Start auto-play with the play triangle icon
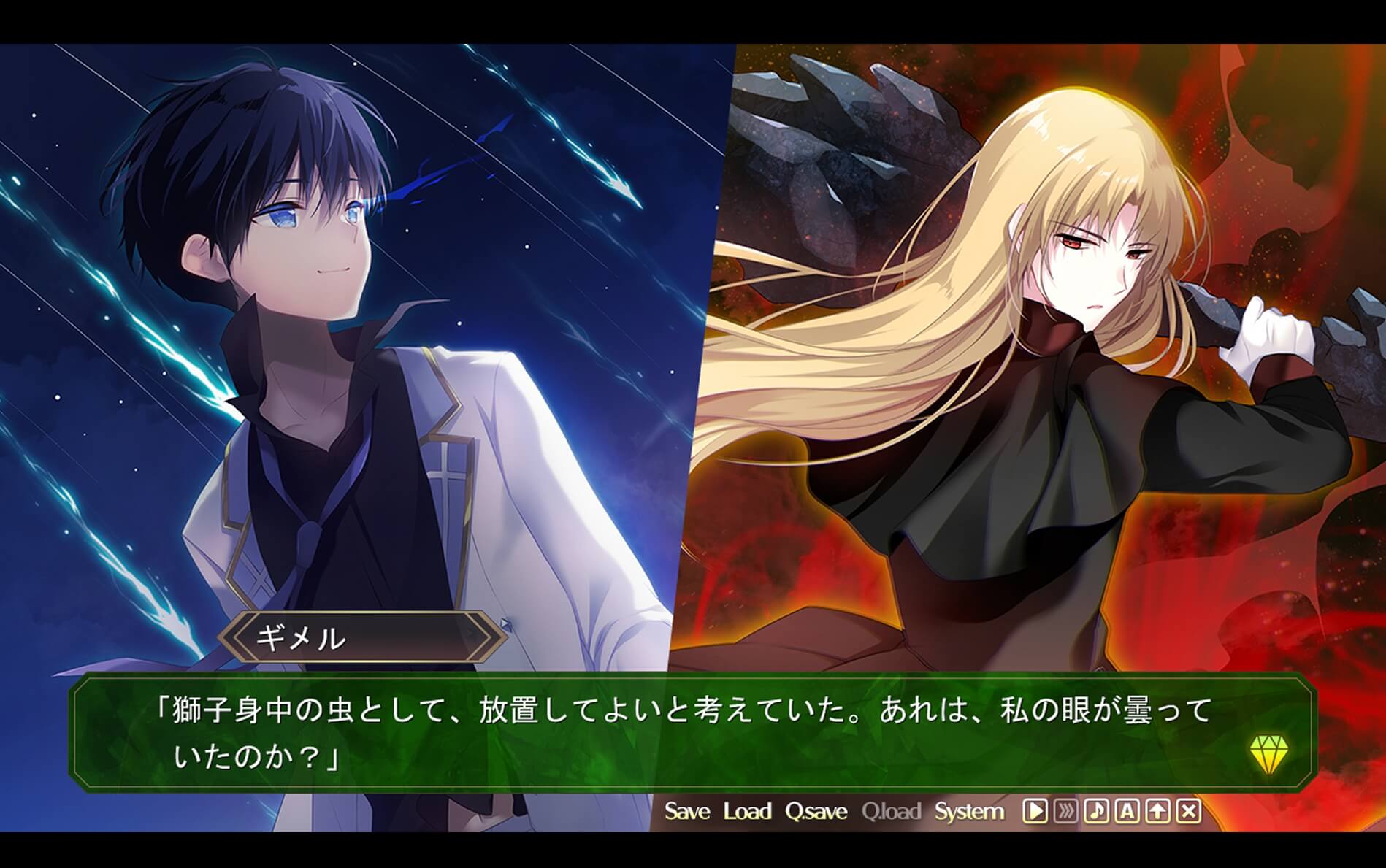This screenshot has height=868, width=1386. [1034, 811]
